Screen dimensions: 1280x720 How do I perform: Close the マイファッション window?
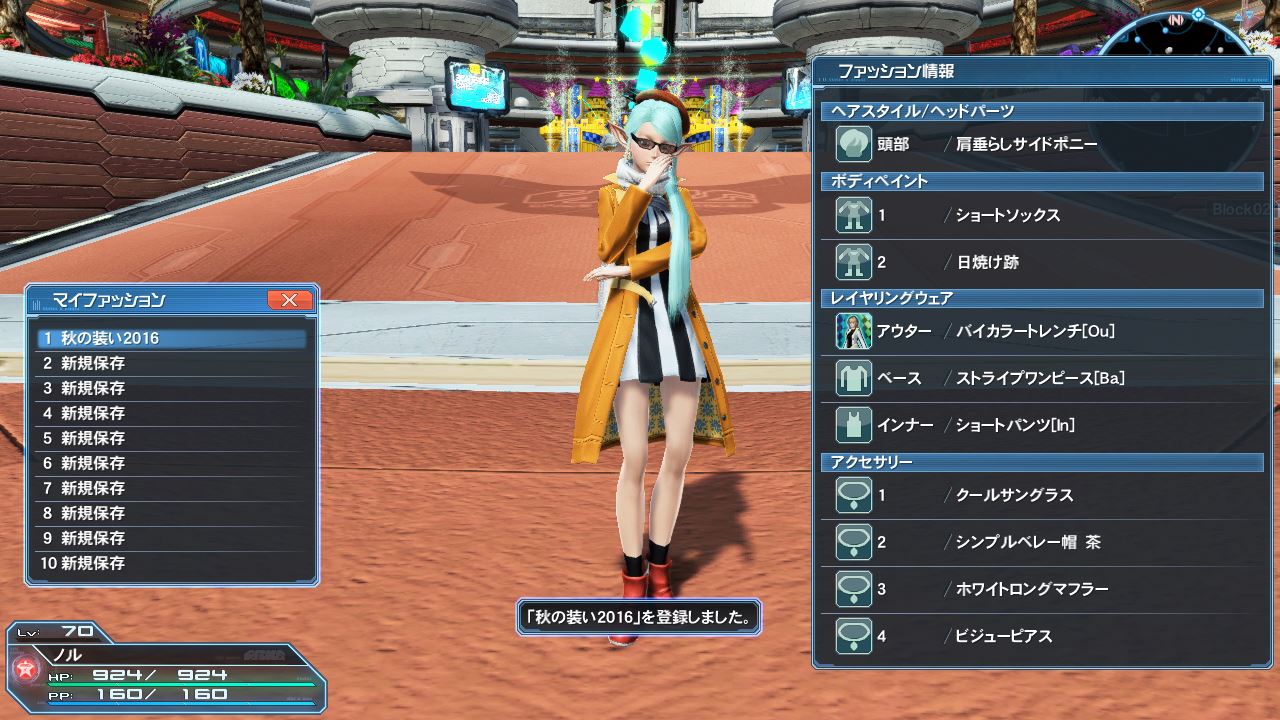[x=290, y=299]
